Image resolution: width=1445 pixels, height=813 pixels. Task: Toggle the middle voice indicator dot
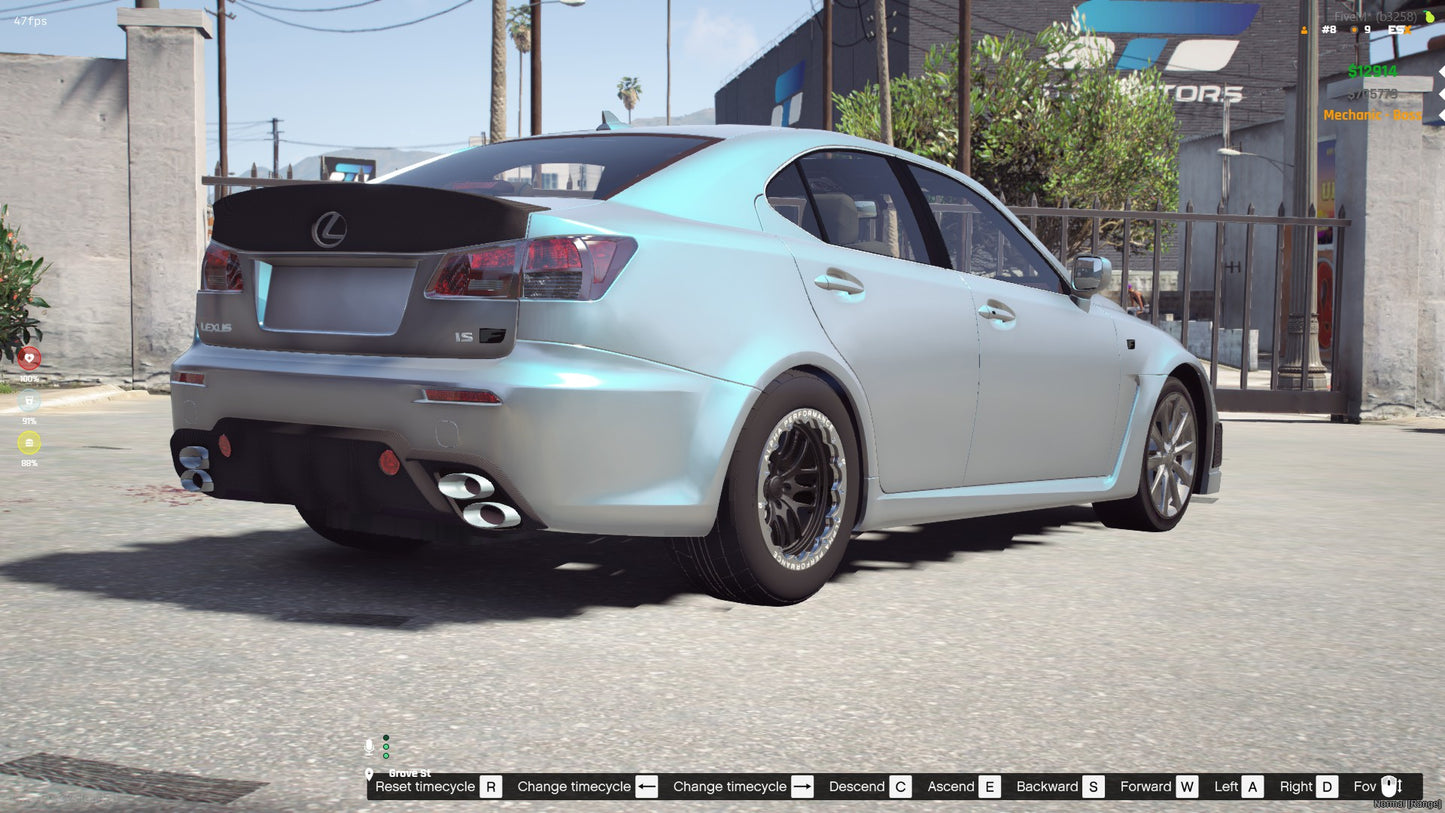[x=385, y=745]
